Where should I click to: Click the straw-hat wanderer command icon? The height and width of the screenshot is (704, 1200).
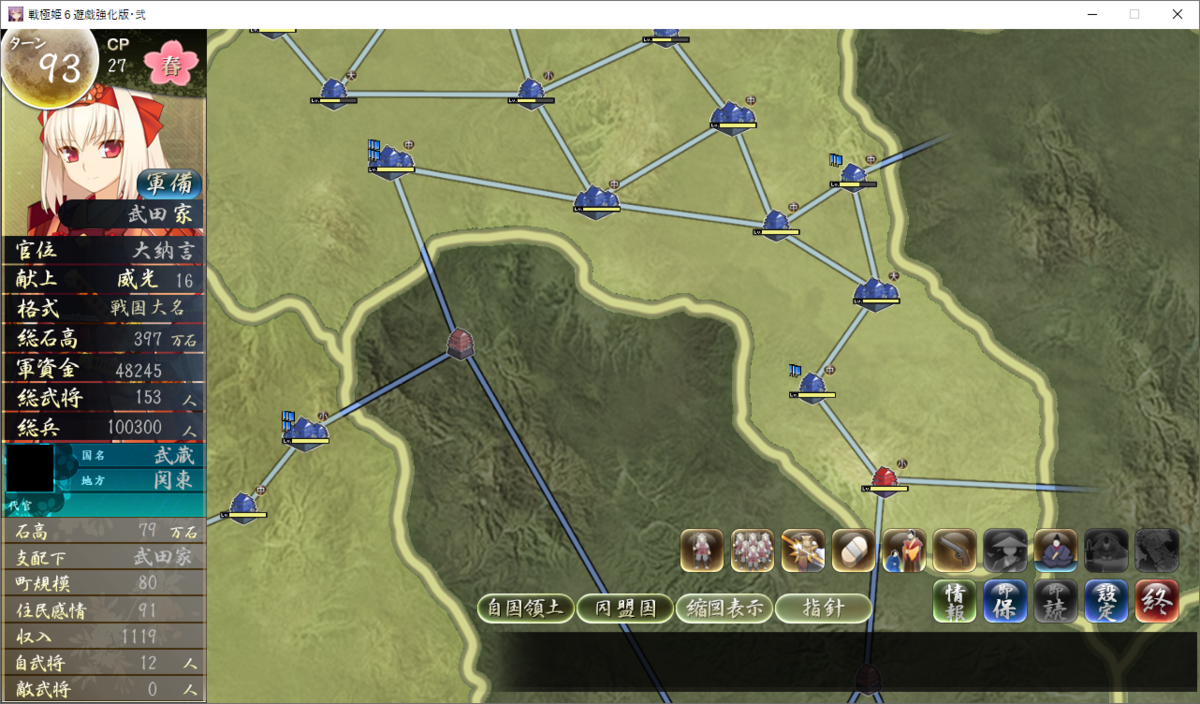click(1005, 551)
